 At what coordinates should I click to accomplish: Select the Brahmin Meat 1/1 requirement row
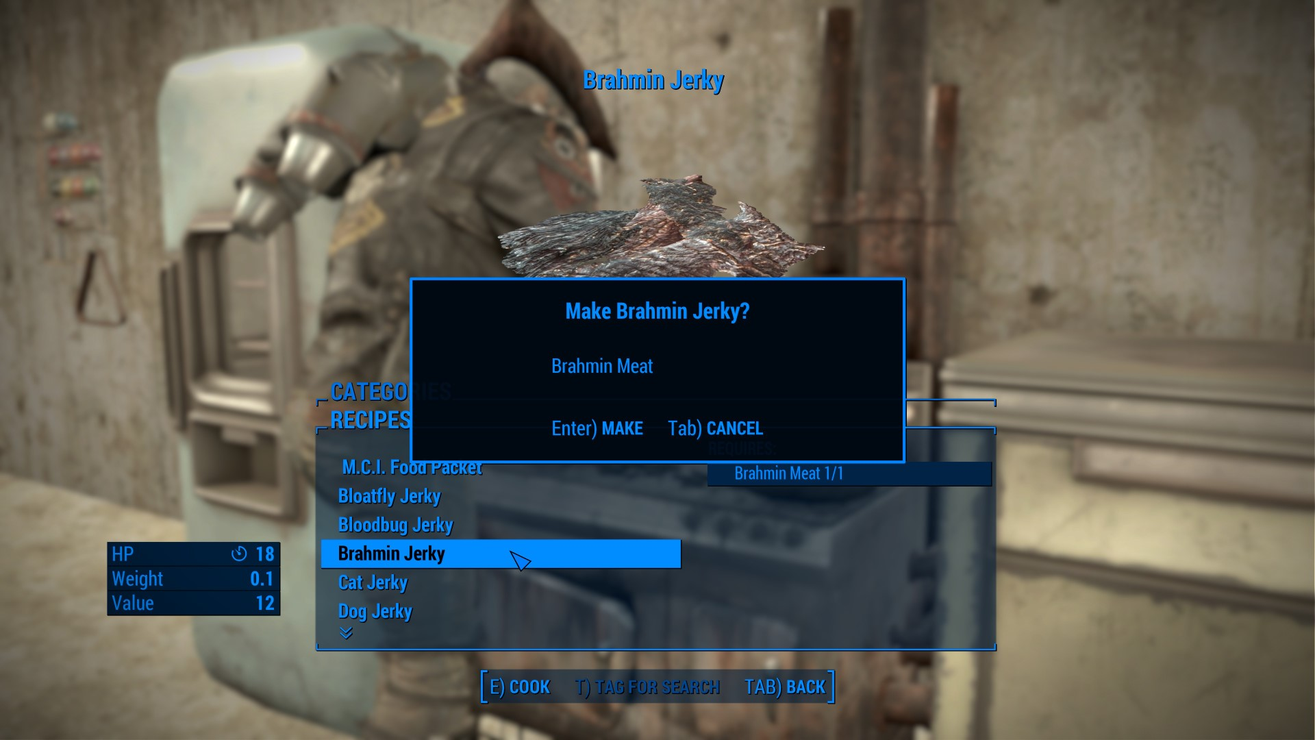pyautogui.click(x=849, y=474)
